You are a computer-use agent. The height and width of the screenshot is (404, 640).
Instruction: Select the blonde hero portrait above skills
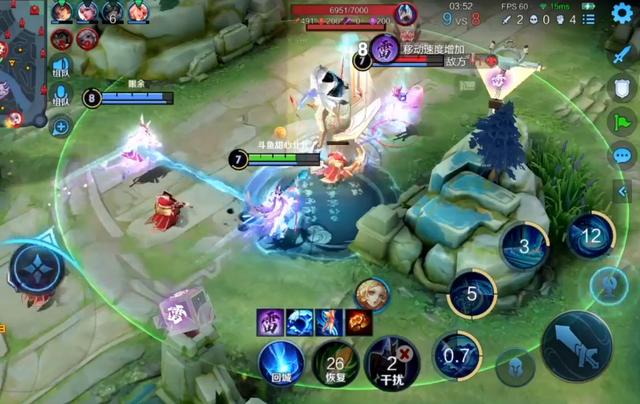click(371, 294)
